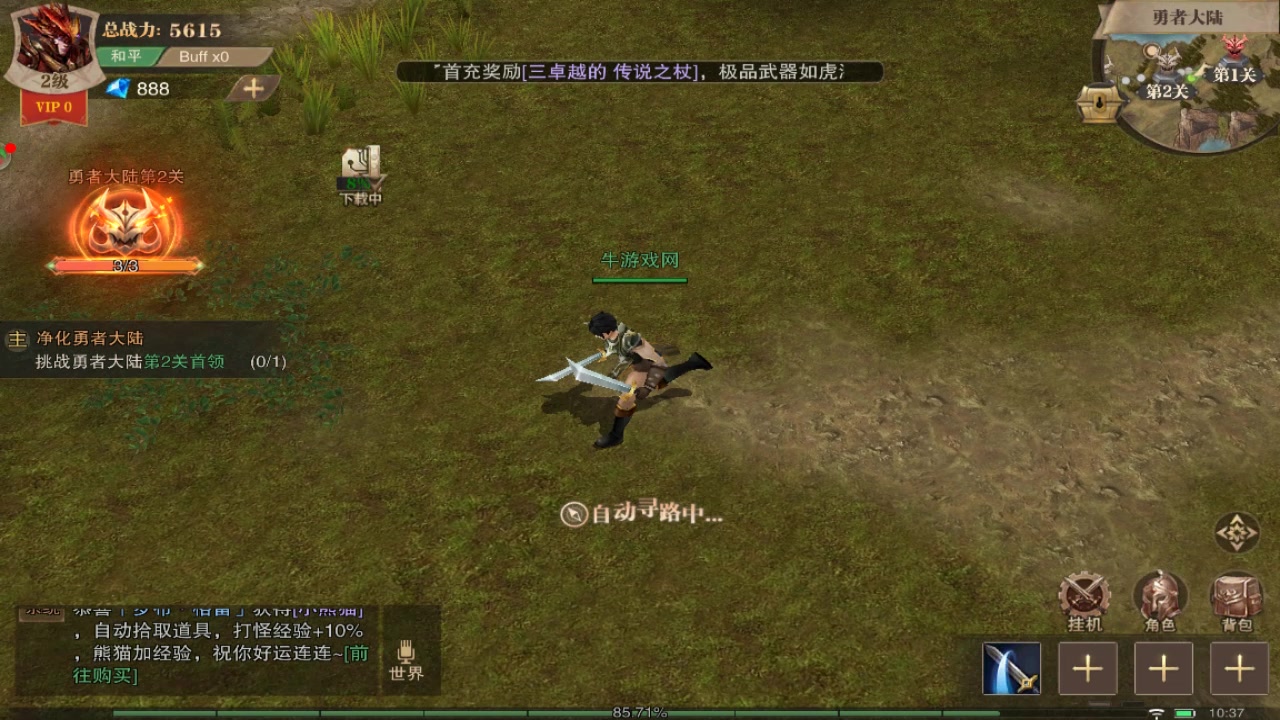Open the 角色 character panel
The image size is (1280, 720).
point(1160,600)
